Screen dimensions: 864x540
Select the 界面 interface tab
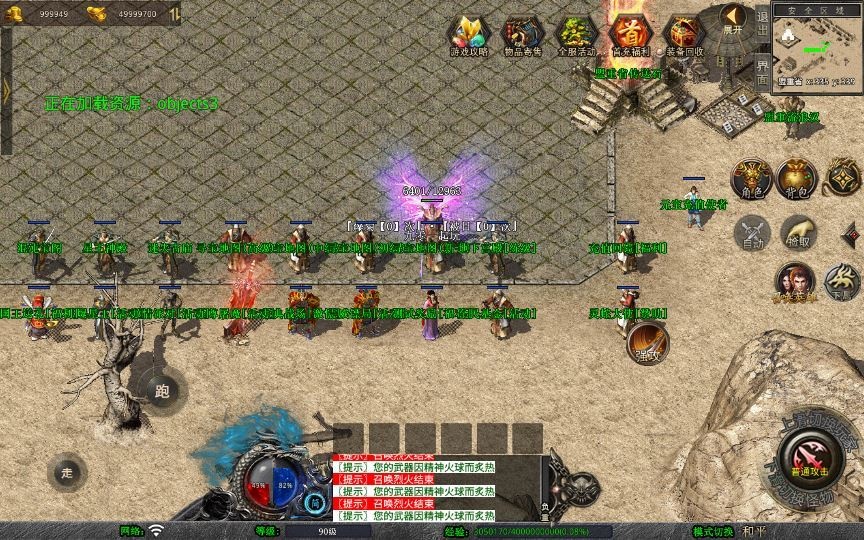click(763, 70)
